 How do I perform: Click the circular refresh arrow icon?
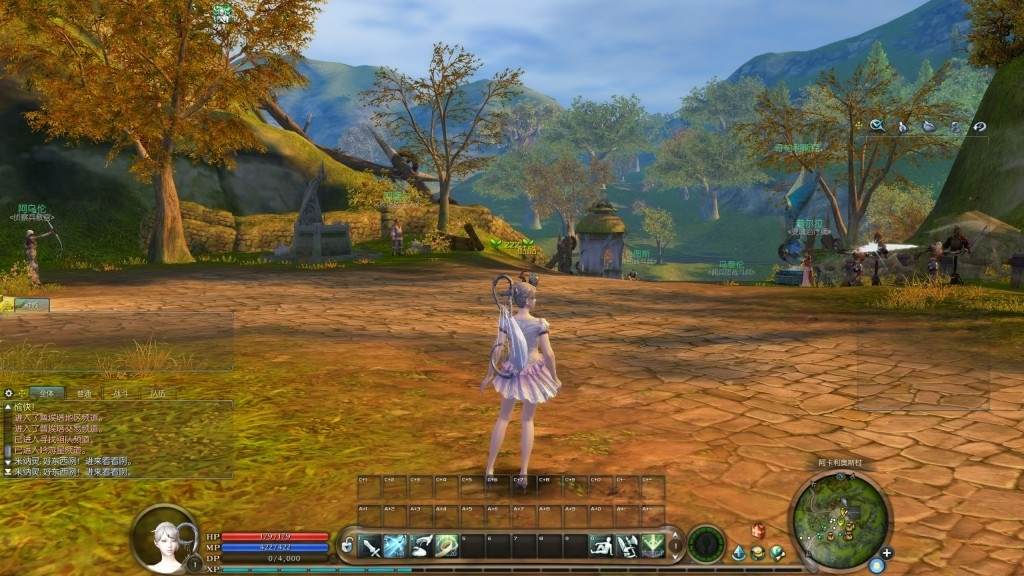click(980, 127)
